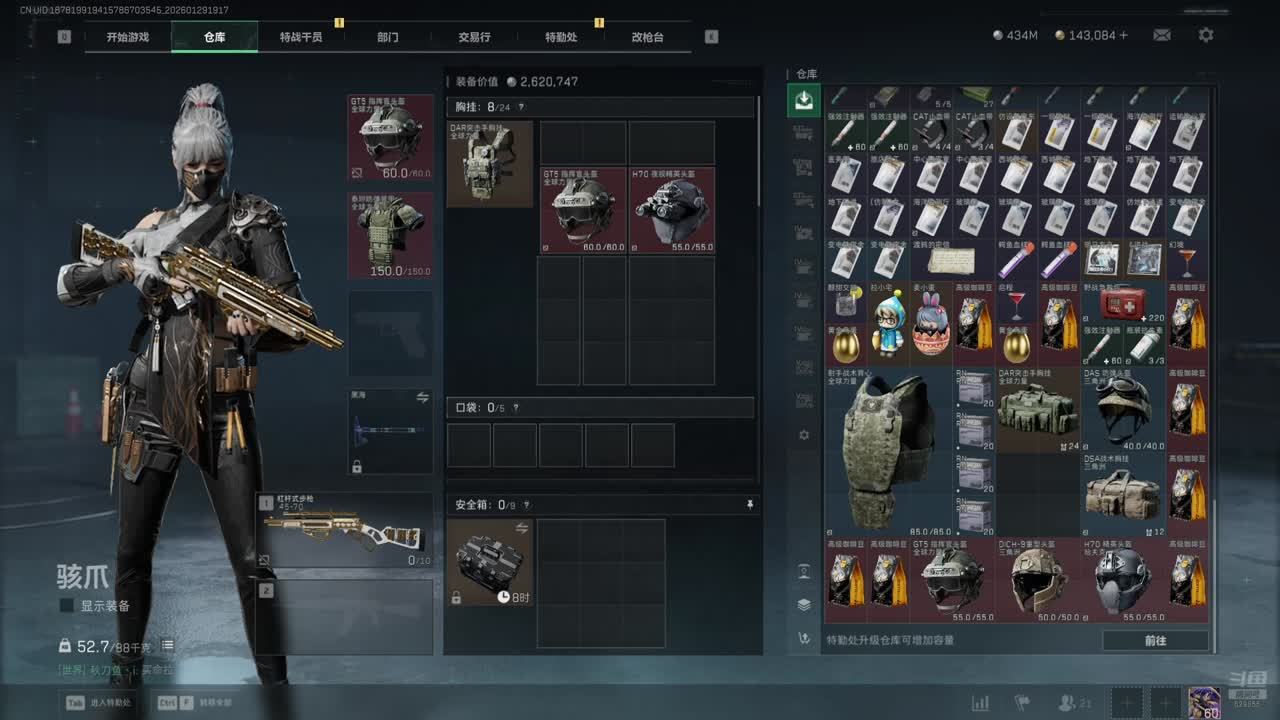Select the large camo armor vest in stash
Image resolution: width=1280 pixels, height=720 pixels.
pyautogui.click(x=888, y=452)
